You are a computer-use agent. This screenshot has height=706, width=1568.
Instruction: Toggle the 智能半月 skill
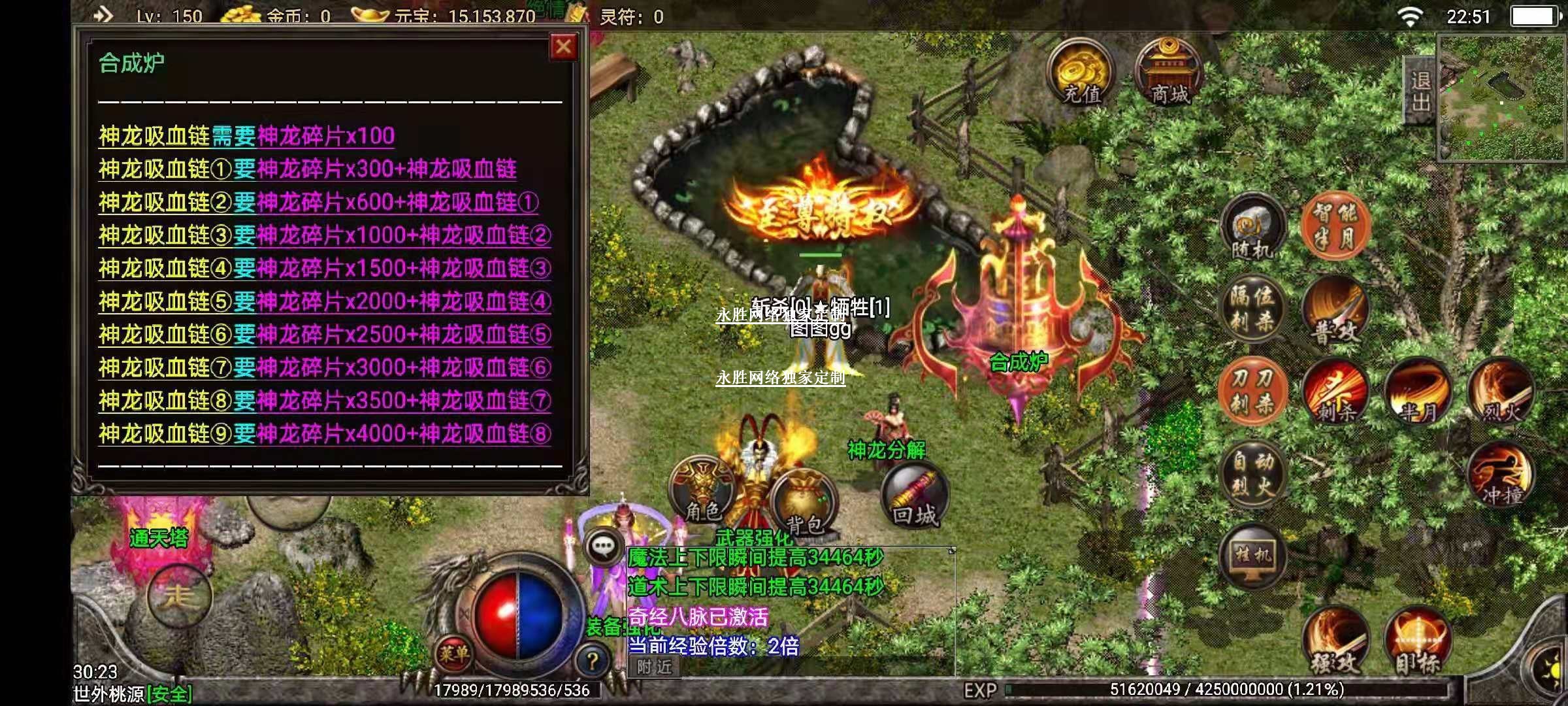tap(1334, 226)
